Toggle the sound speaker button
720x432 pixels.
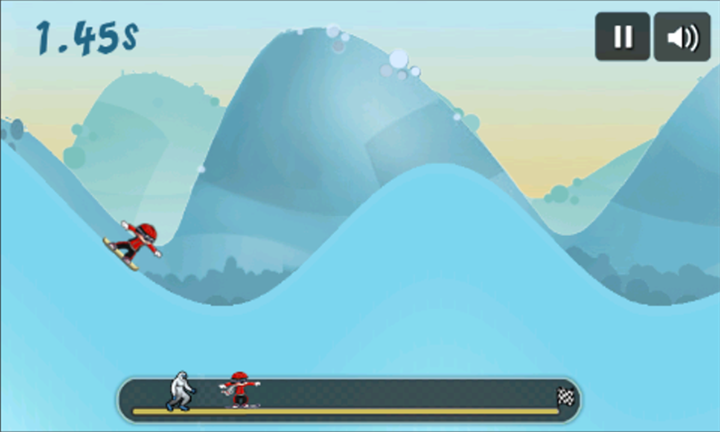[682, 37]
